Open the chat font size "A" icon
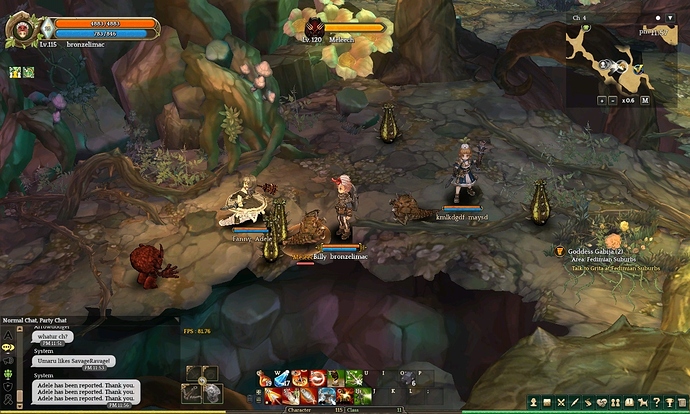 pos(8,334)
